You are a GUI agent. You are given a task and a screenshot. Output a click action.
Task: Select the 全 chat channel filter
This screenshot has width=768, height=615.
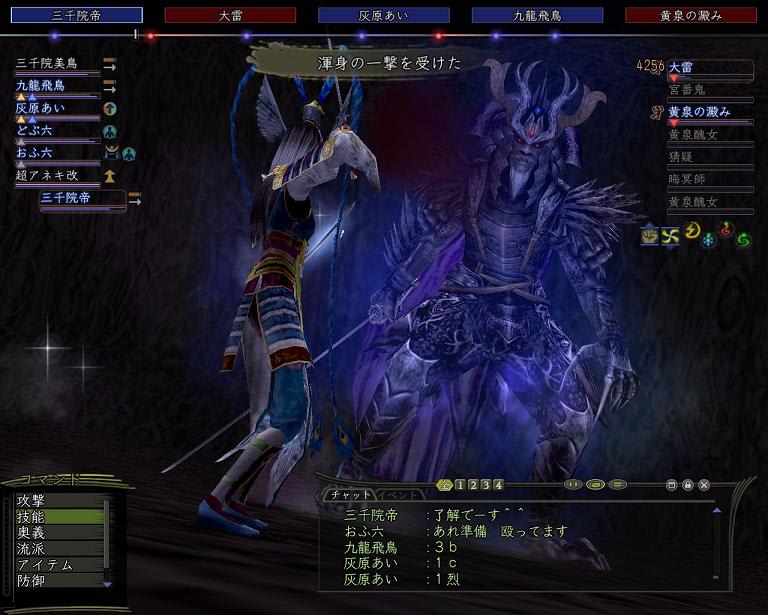click(x=445, y=485)
